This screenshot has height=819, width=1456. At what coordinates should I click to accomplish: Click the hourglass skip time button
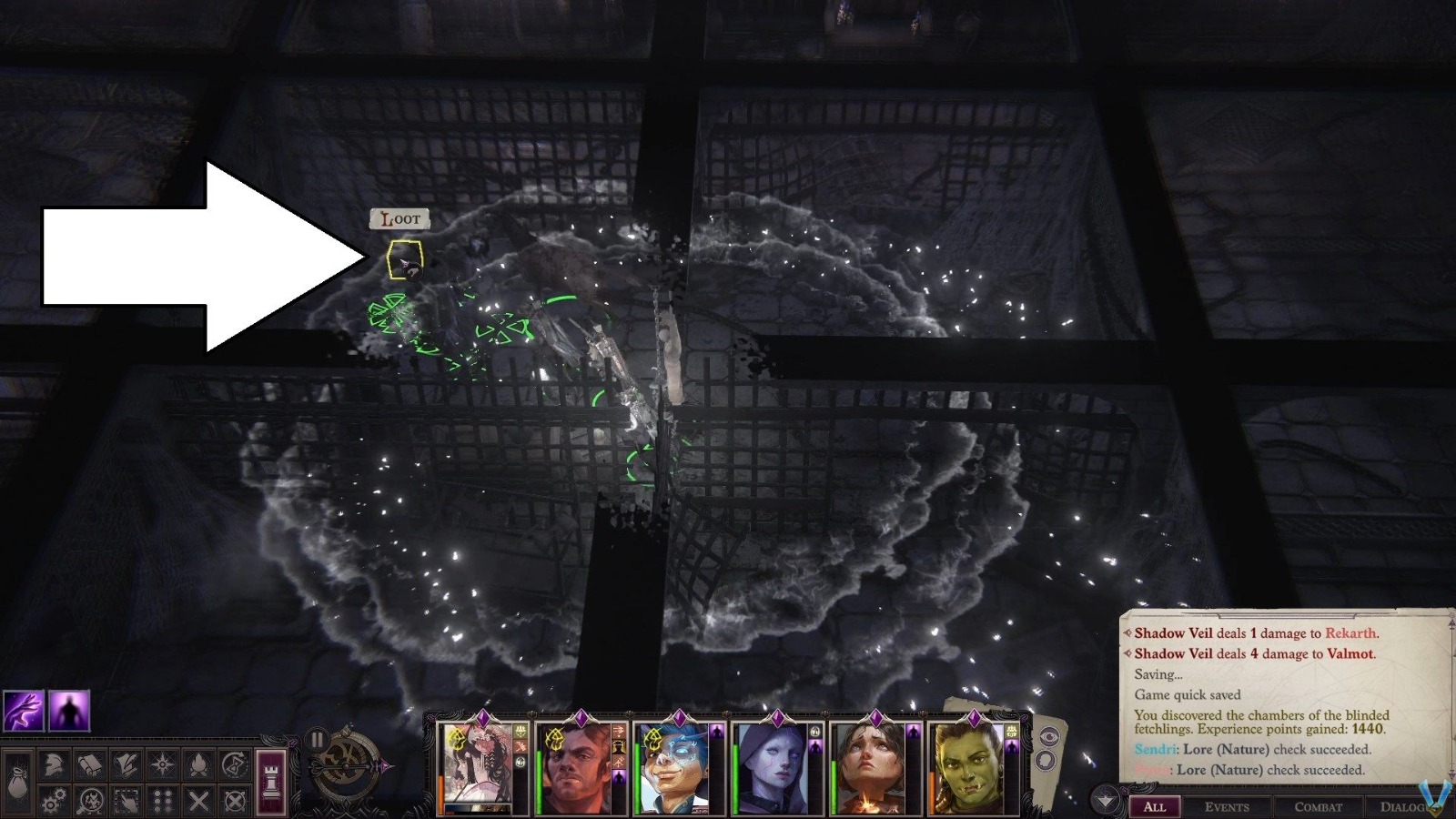point(235,766)
